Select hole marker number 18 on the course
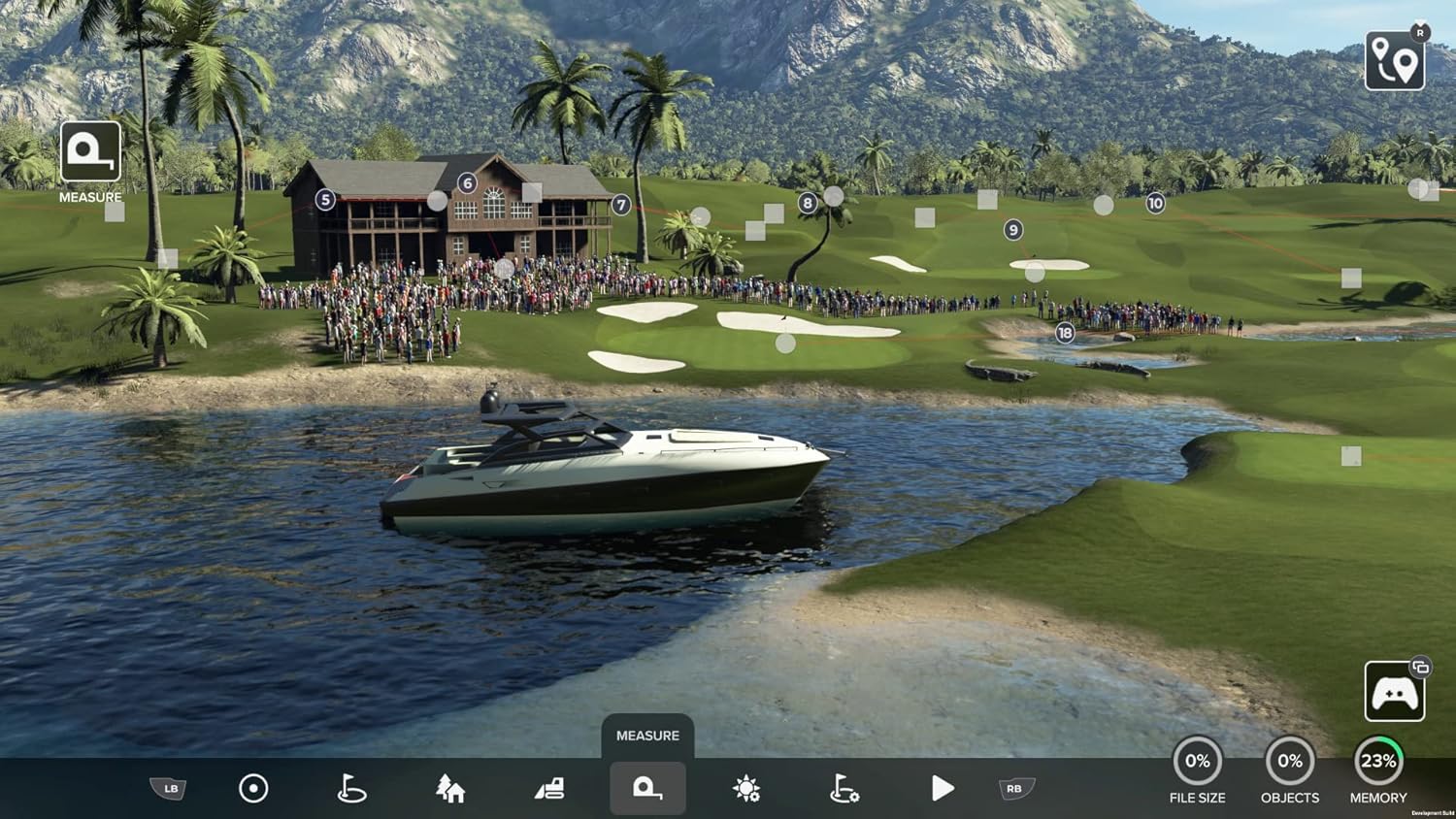 pos(1064,331)
